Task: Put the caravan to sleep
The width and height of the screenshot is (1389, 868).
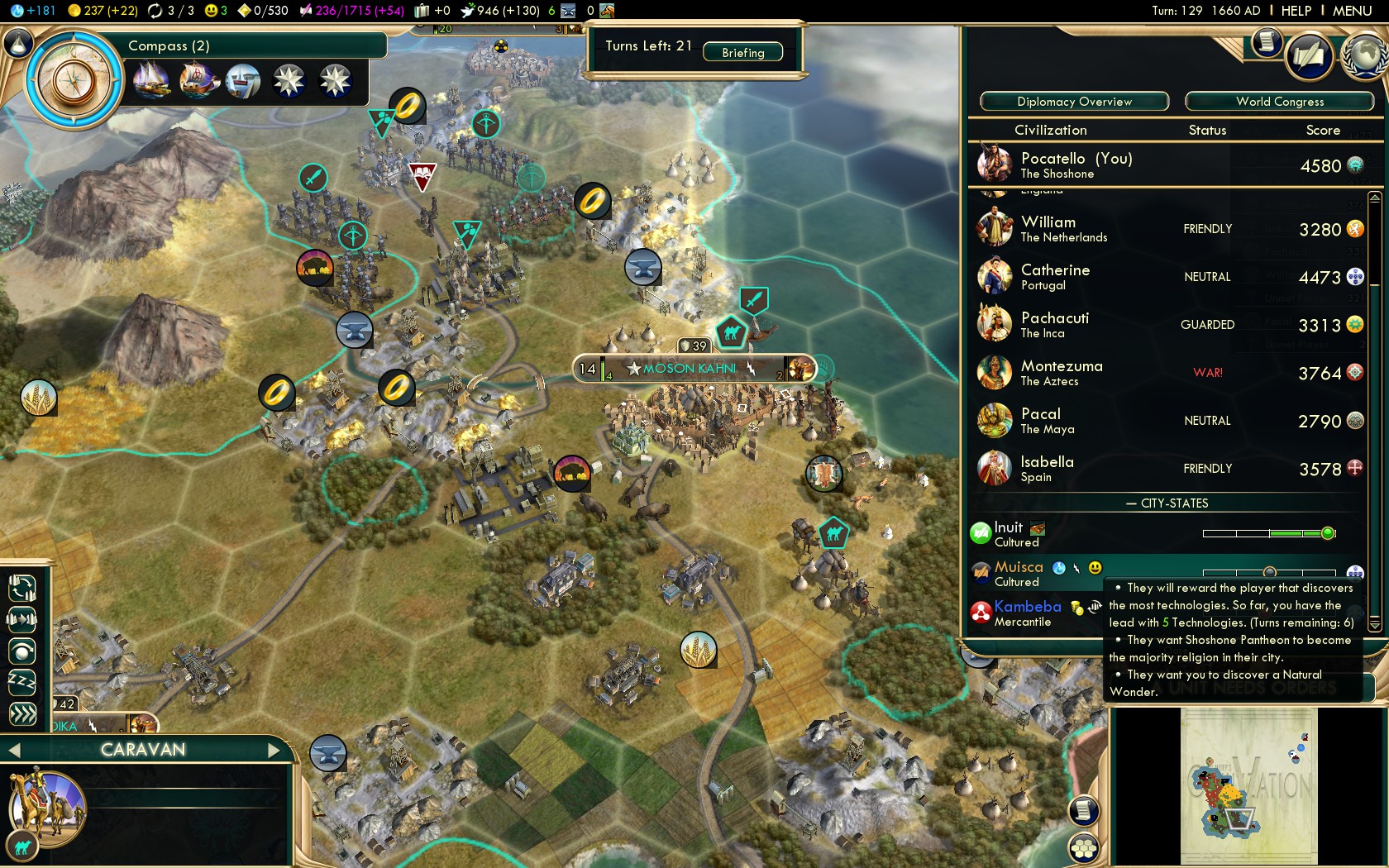Action: tap(22, 682)
